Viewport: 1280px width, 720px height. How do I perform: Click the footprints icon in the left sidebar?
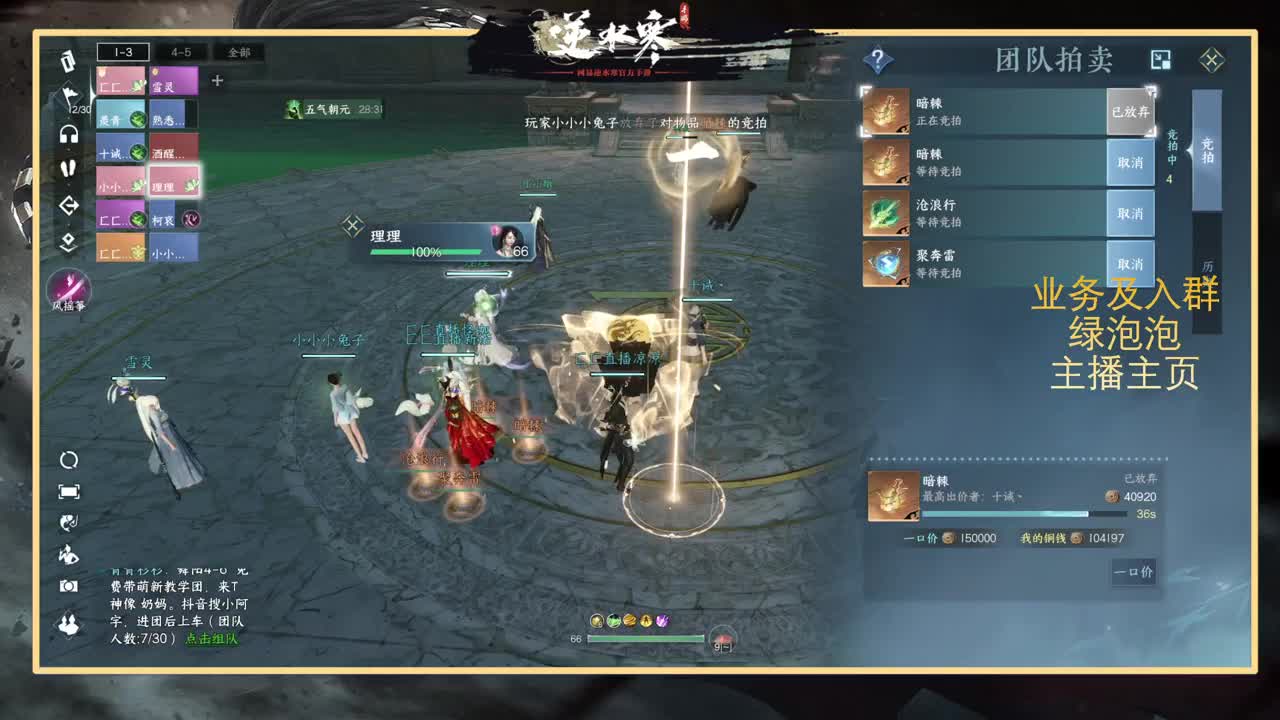click(x=68, y=167)
